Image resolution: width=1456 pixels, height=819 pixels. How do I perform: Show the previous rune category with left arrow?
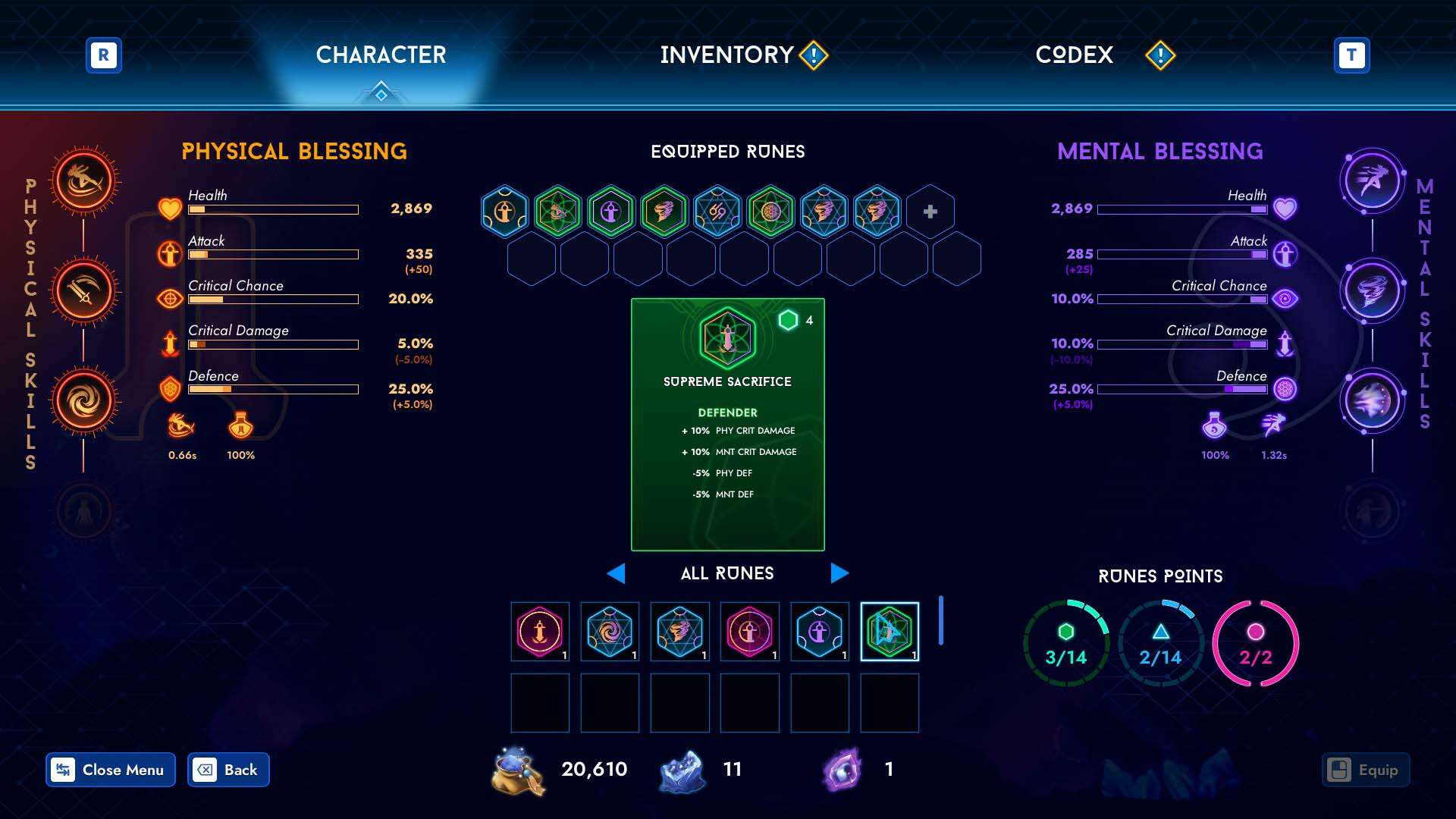tap(616, 573)
